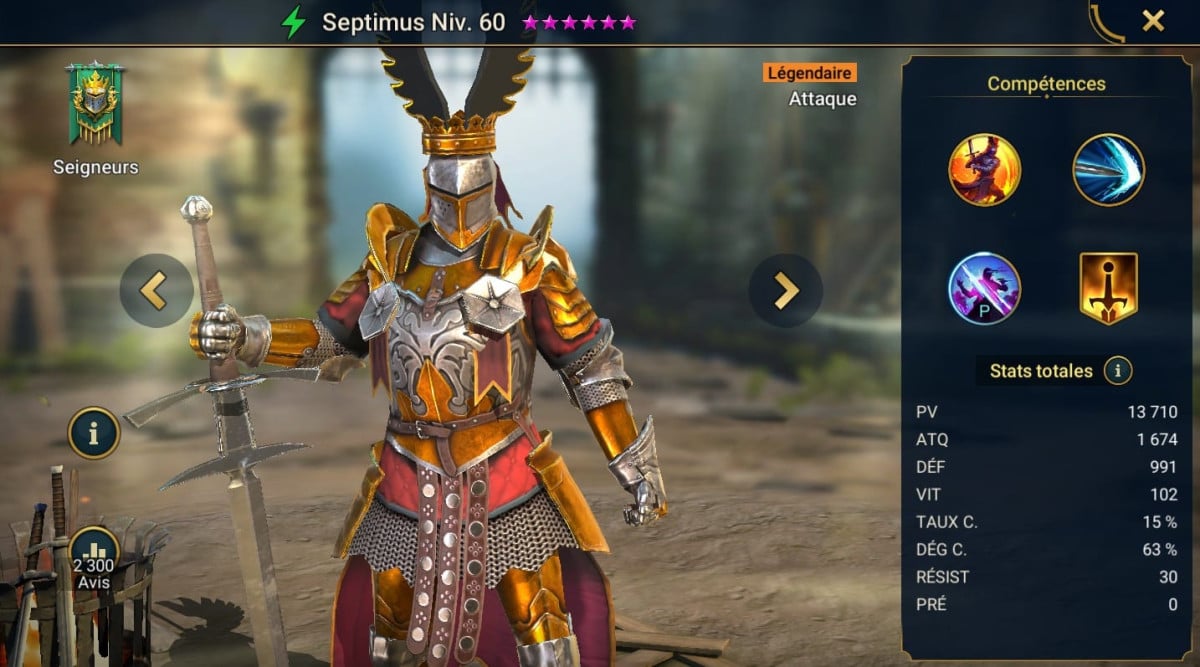This screenshot has width=1200, height=667.
Task: Select the purple passive skill icon
Action: point(984,288)
